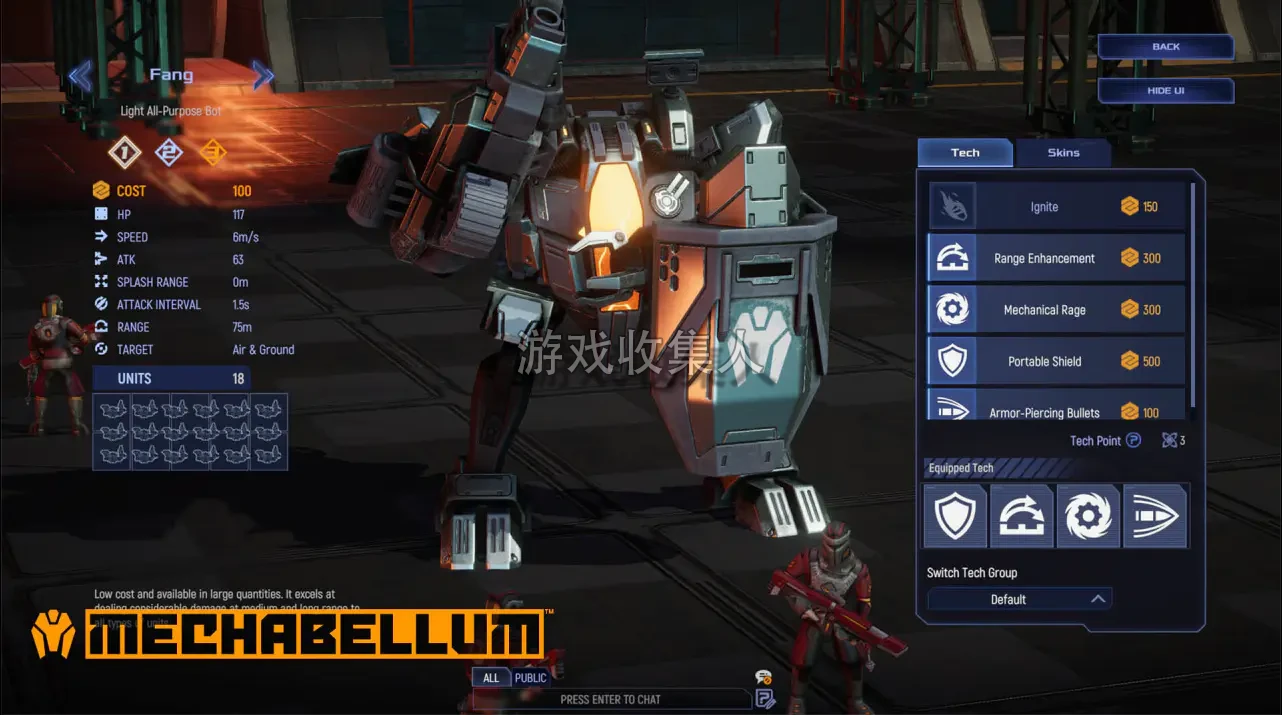Show the next unit with right arrow
This screenshot has width=1282, height=715.
tap(263, 75)
